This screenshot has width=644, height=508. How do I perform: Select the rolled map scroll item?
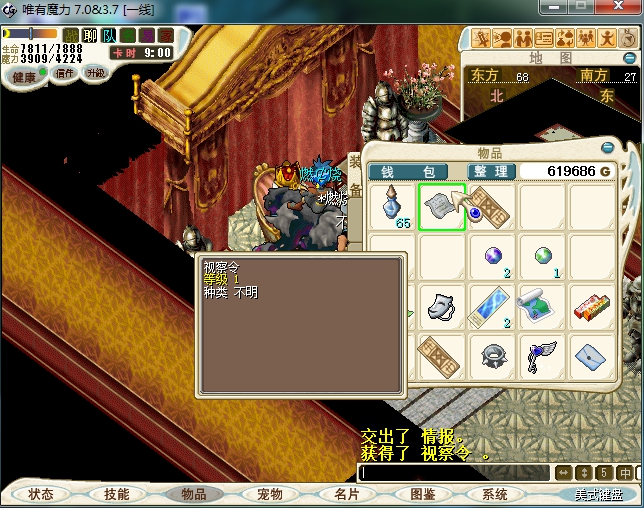(542, 306)
